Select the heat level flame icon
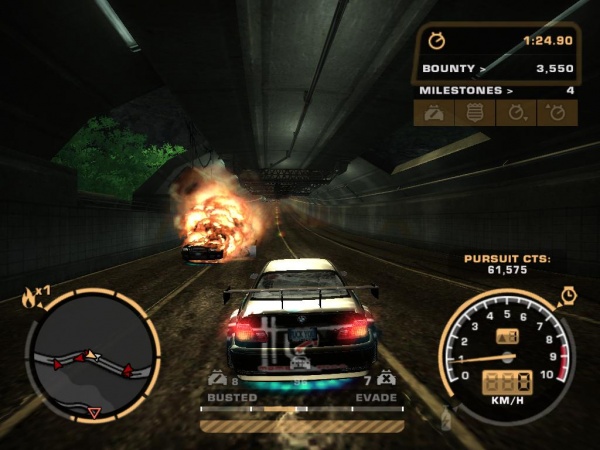The height and width of the screenshot is (450, 600). [x=29, y=296]
